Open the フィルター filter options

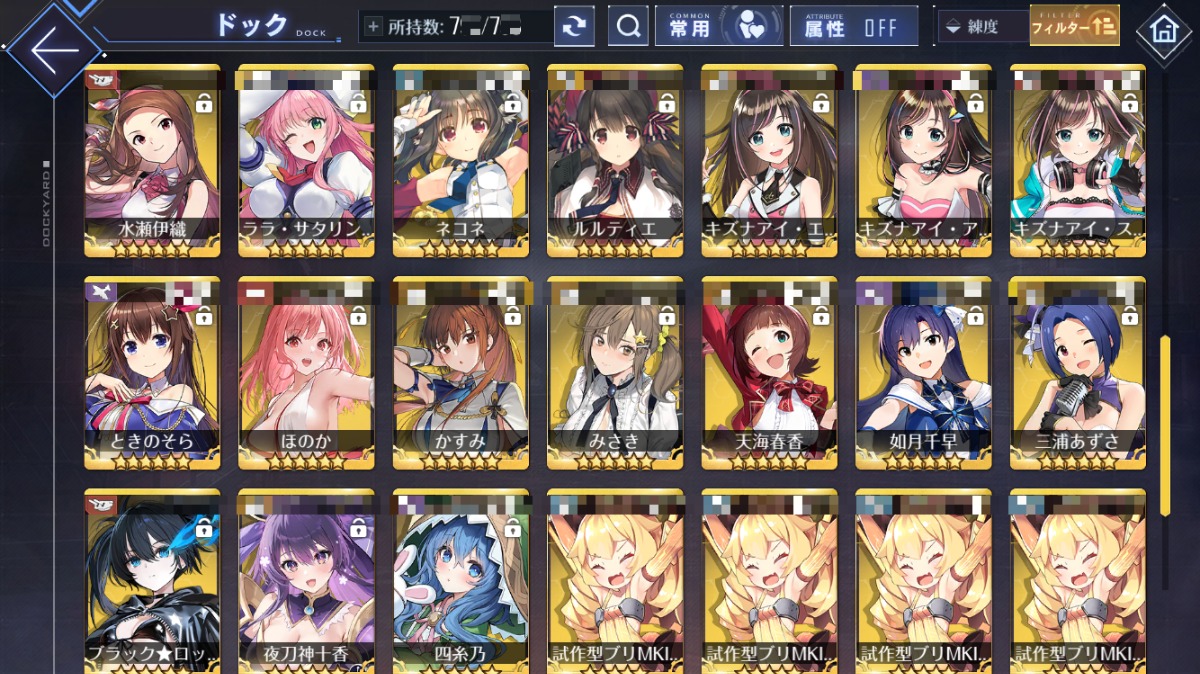click(x=1074, y=26)
